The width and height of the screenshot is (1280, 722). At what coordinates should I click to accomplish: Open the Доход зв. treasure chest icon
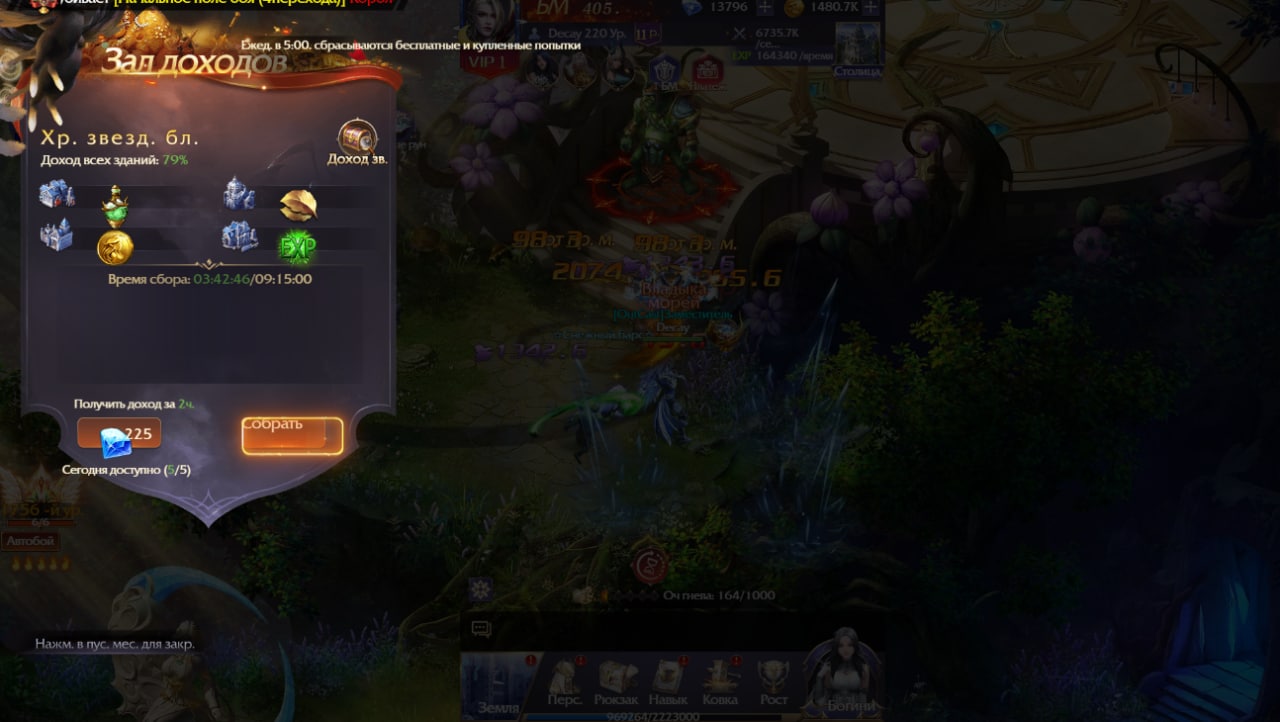(x=357, y=138)
